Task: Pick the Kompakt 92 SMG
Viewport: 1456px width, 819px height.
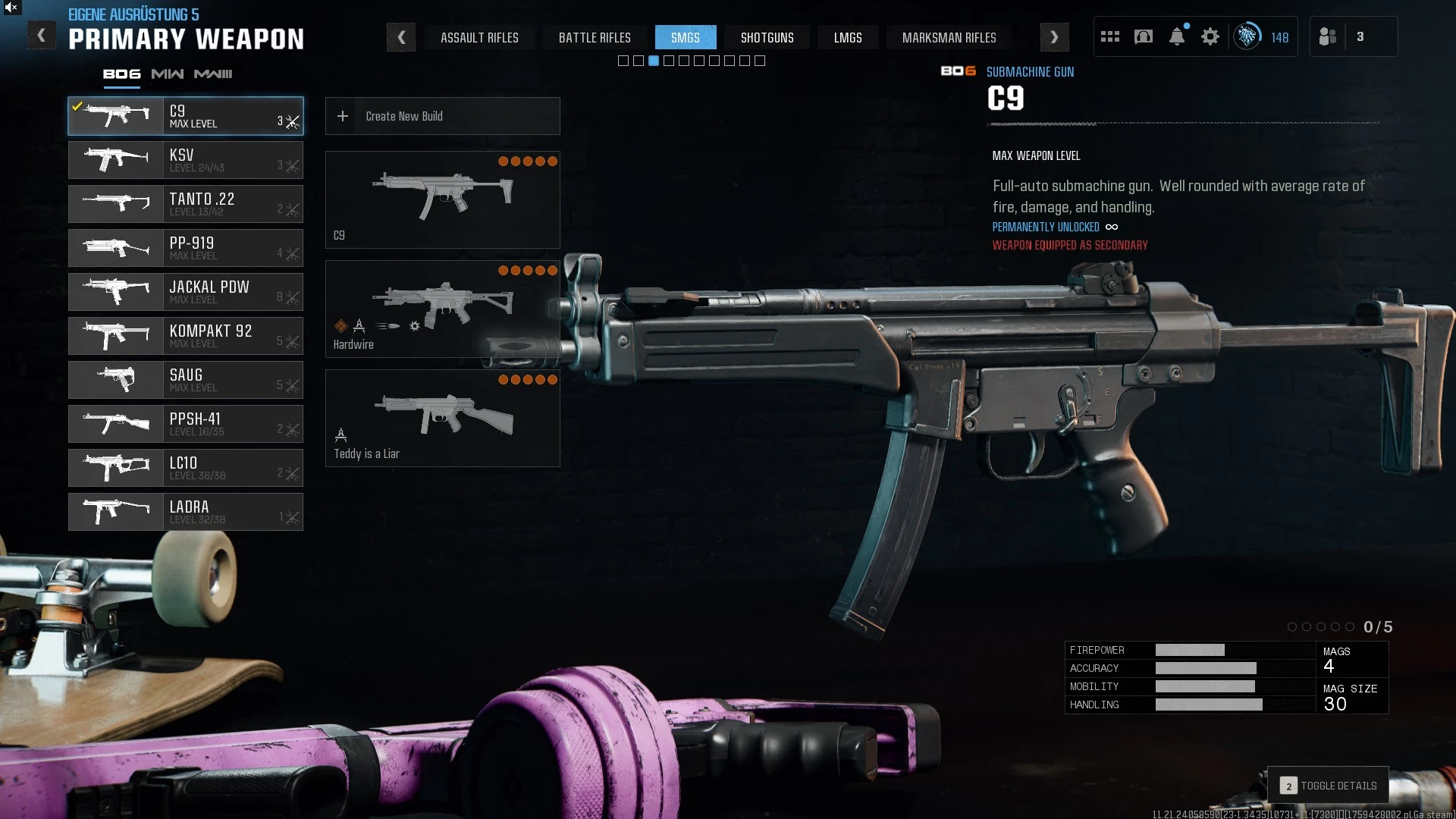Action: (186, 336)
